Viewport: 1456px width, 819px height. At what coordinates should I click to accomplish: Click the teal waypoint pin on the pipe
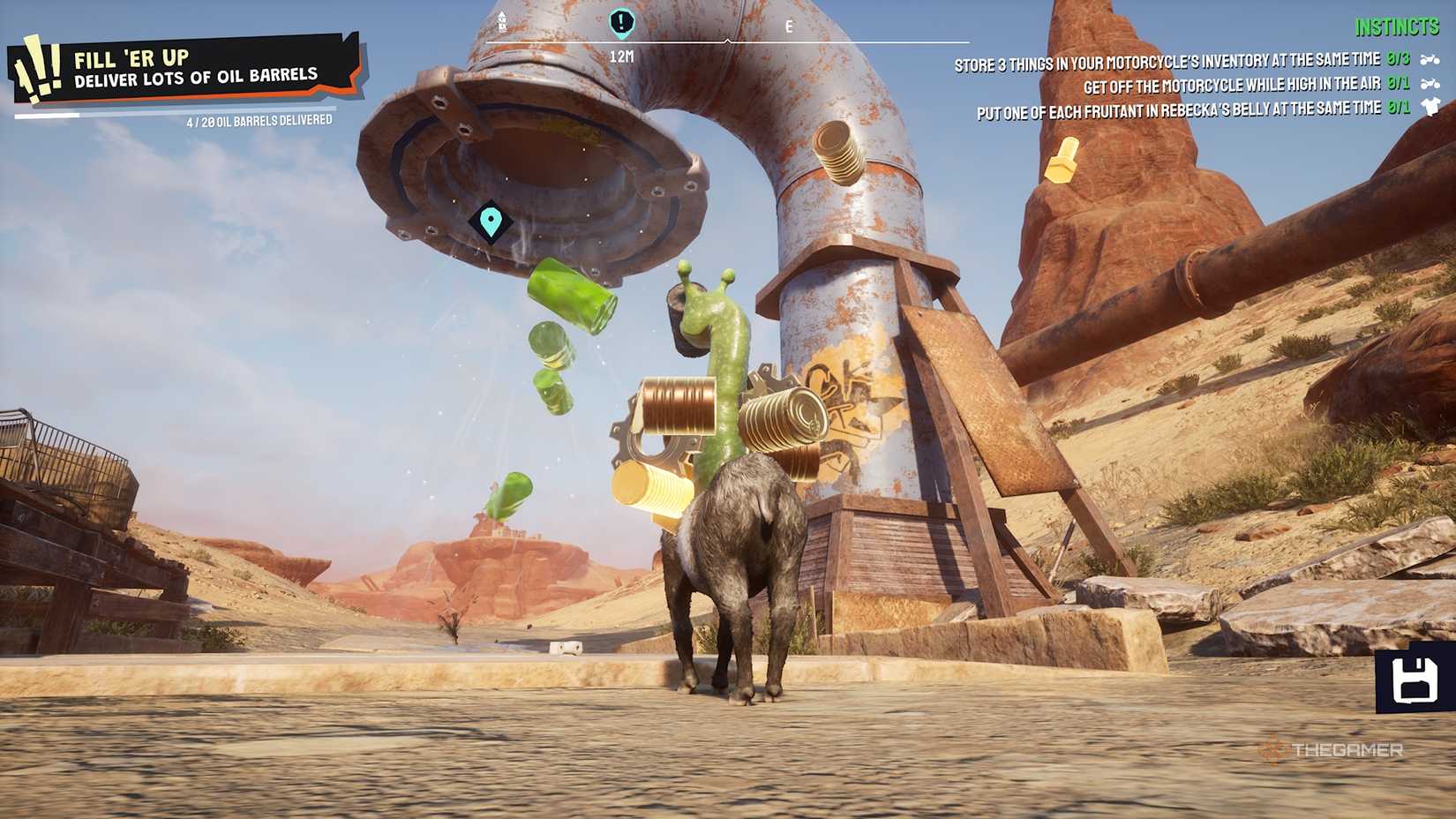(491, 222)
